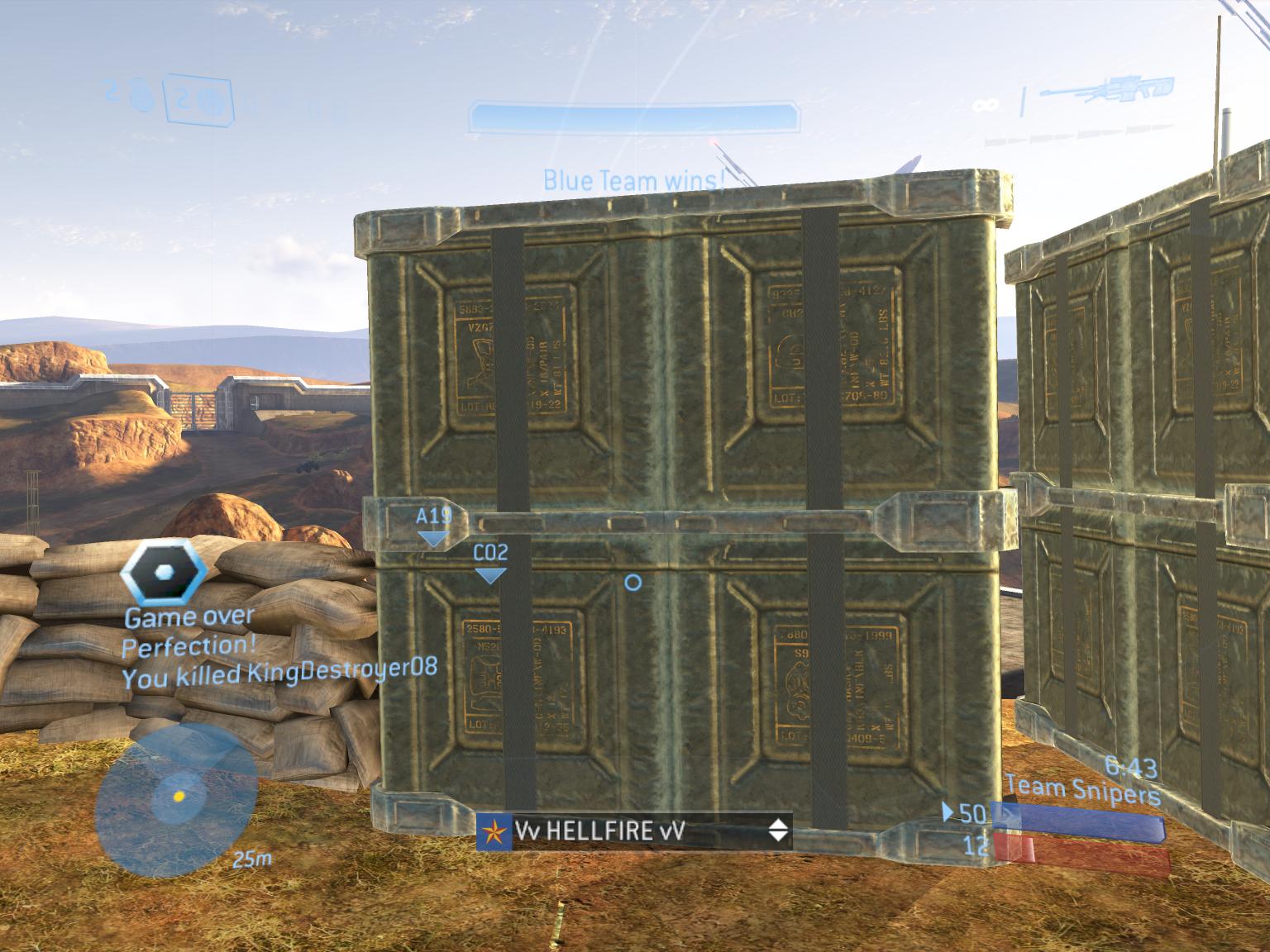Click the infinity ammo symbol
This screenshot has width=1270, height=952.
pyautogui.click(x=984, y=104)
